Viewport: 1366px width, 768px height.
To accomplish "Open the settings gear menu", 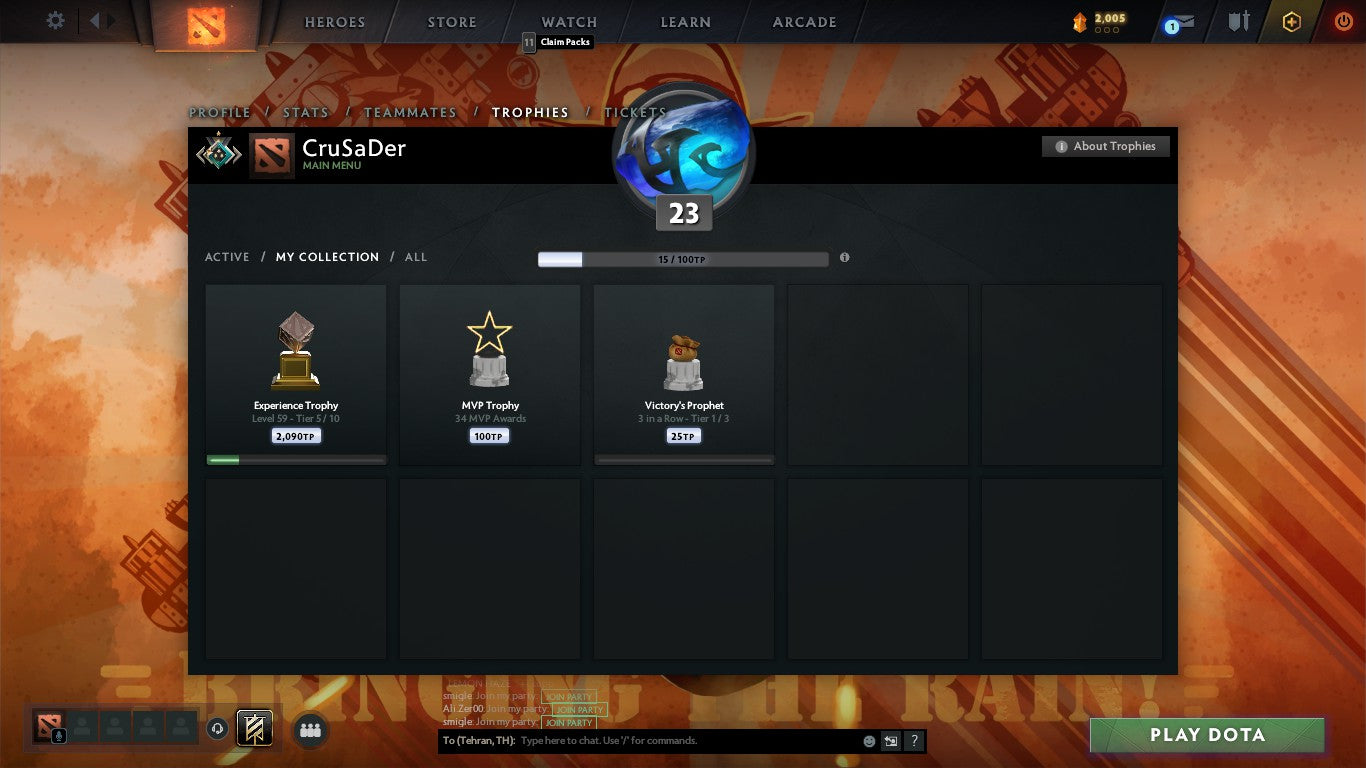I will pyautogui.click(x=55, y=20).
